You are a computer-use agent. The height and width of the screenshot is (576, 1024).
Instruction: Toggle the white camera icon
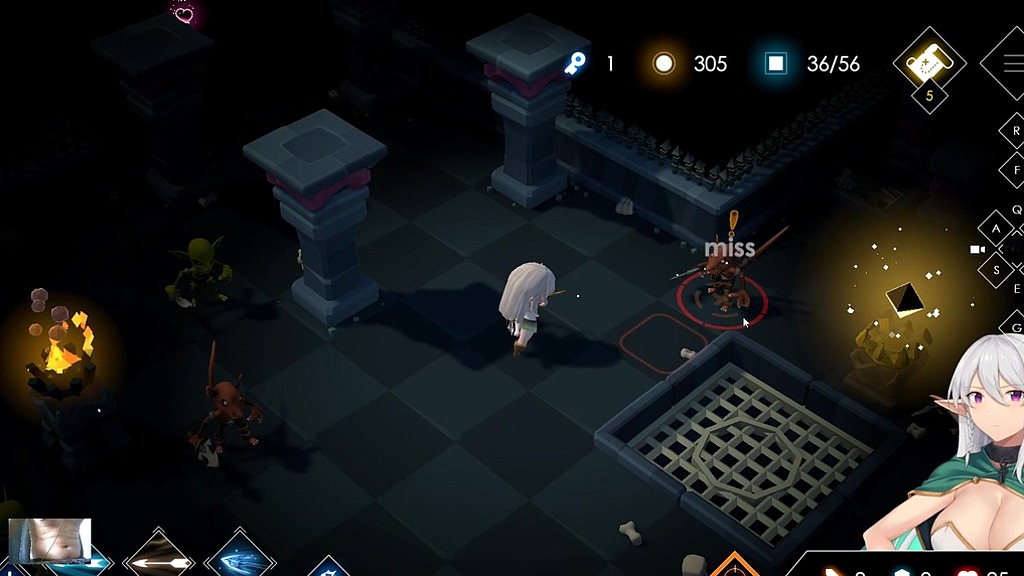[977, 248]
